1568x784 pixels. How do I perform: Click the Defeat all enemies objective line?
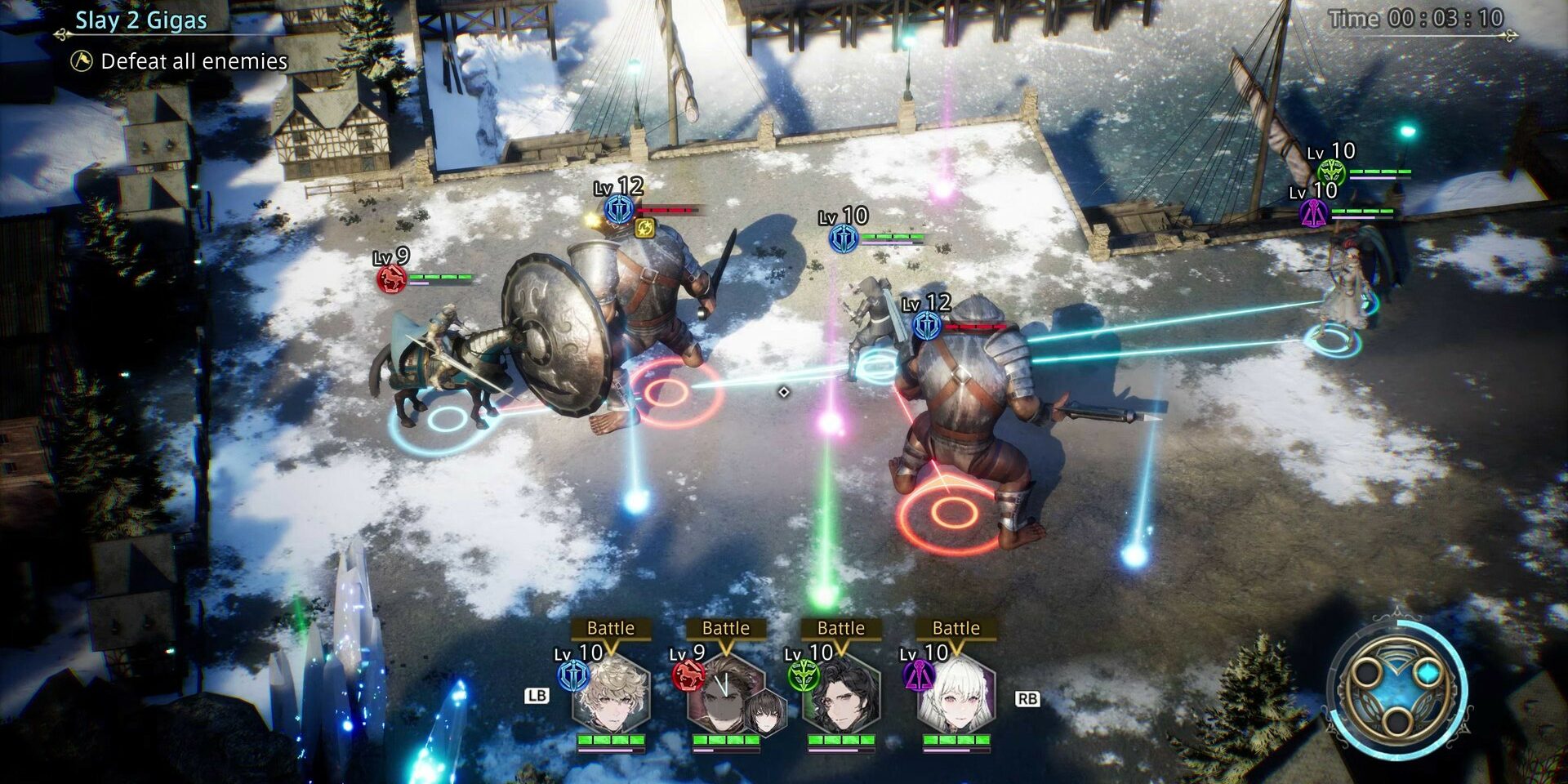[194, 61]
